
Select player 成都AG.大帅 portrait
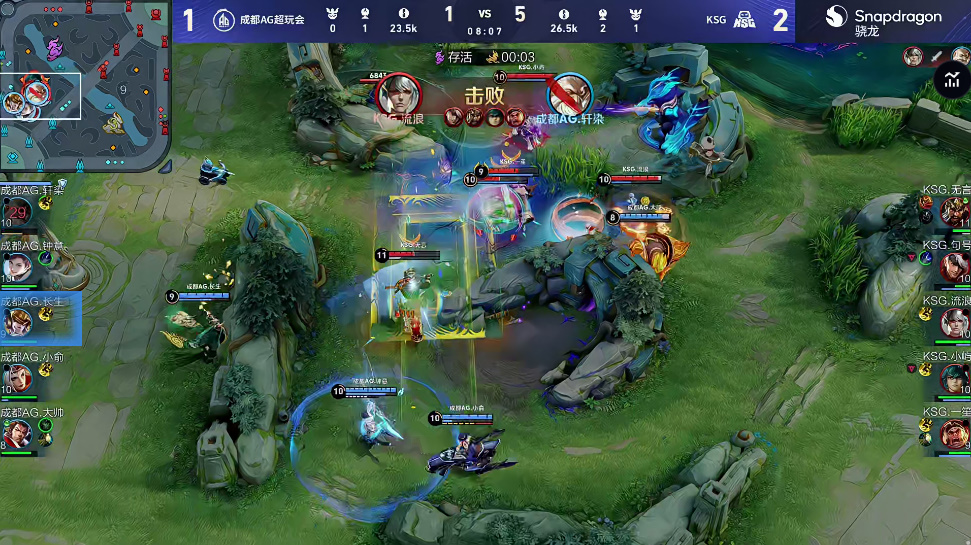(x=17, y=433)
